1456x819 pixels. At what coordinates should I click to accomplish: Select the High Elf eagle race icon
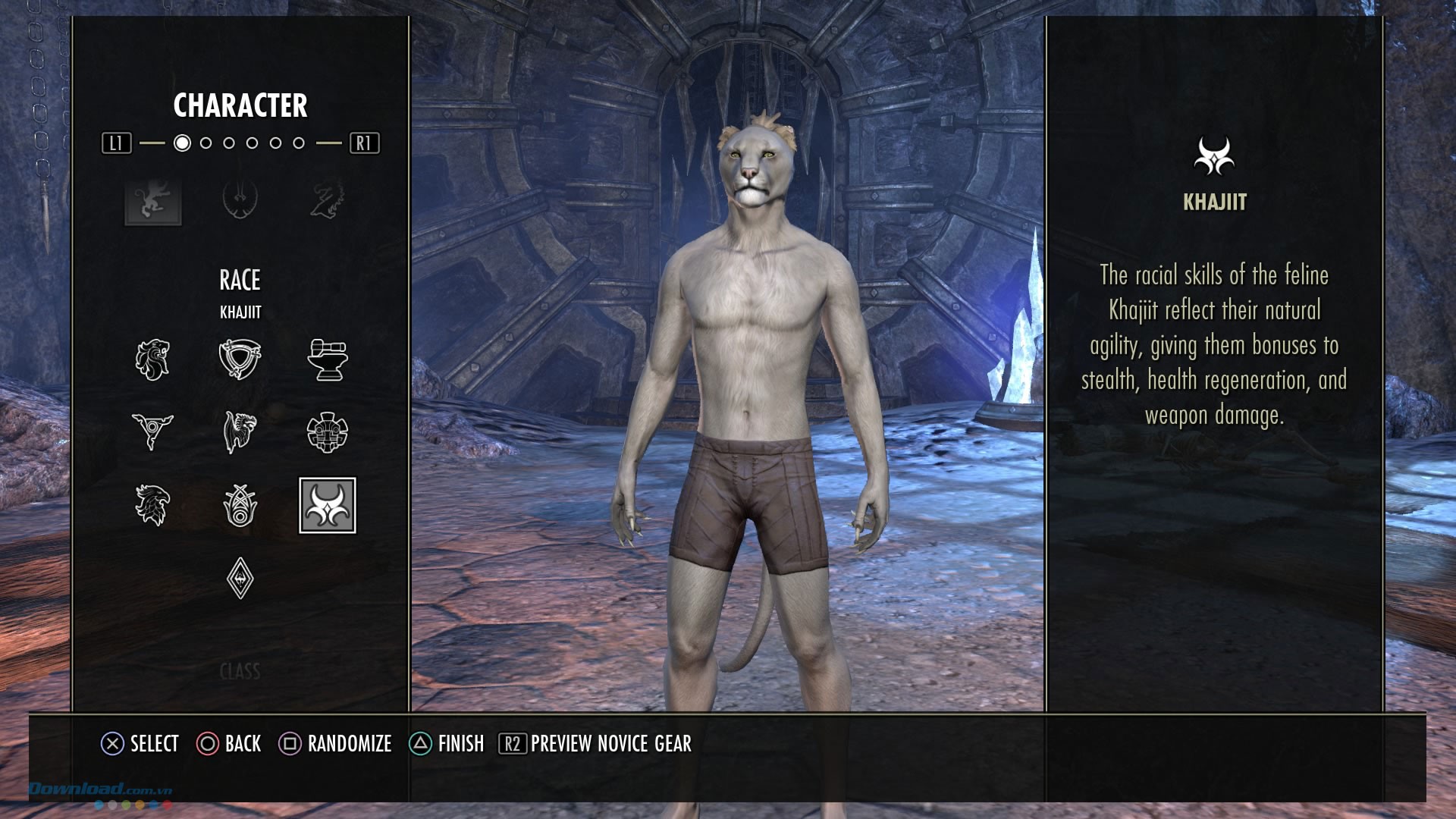coord(152,505)
